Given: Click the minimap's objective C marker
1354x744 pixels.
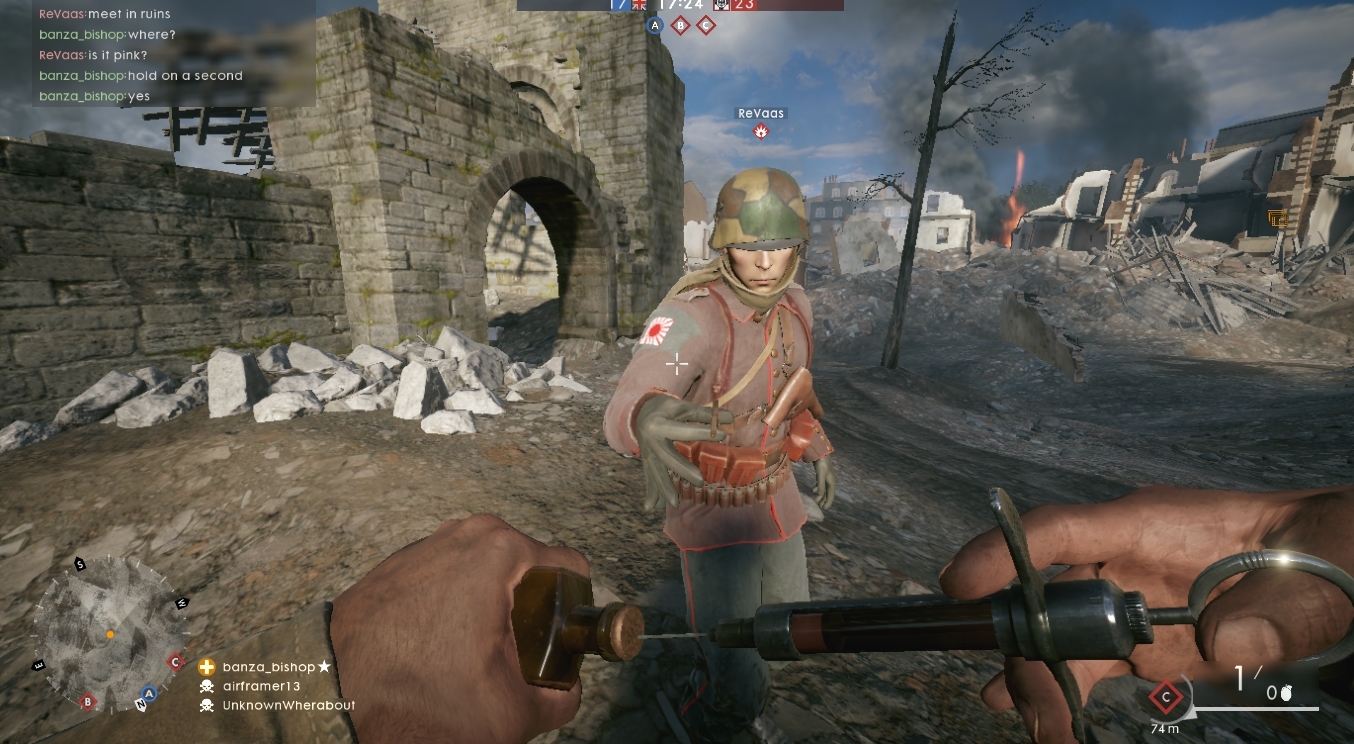Looking at the screenshot, I should [176, 662].
